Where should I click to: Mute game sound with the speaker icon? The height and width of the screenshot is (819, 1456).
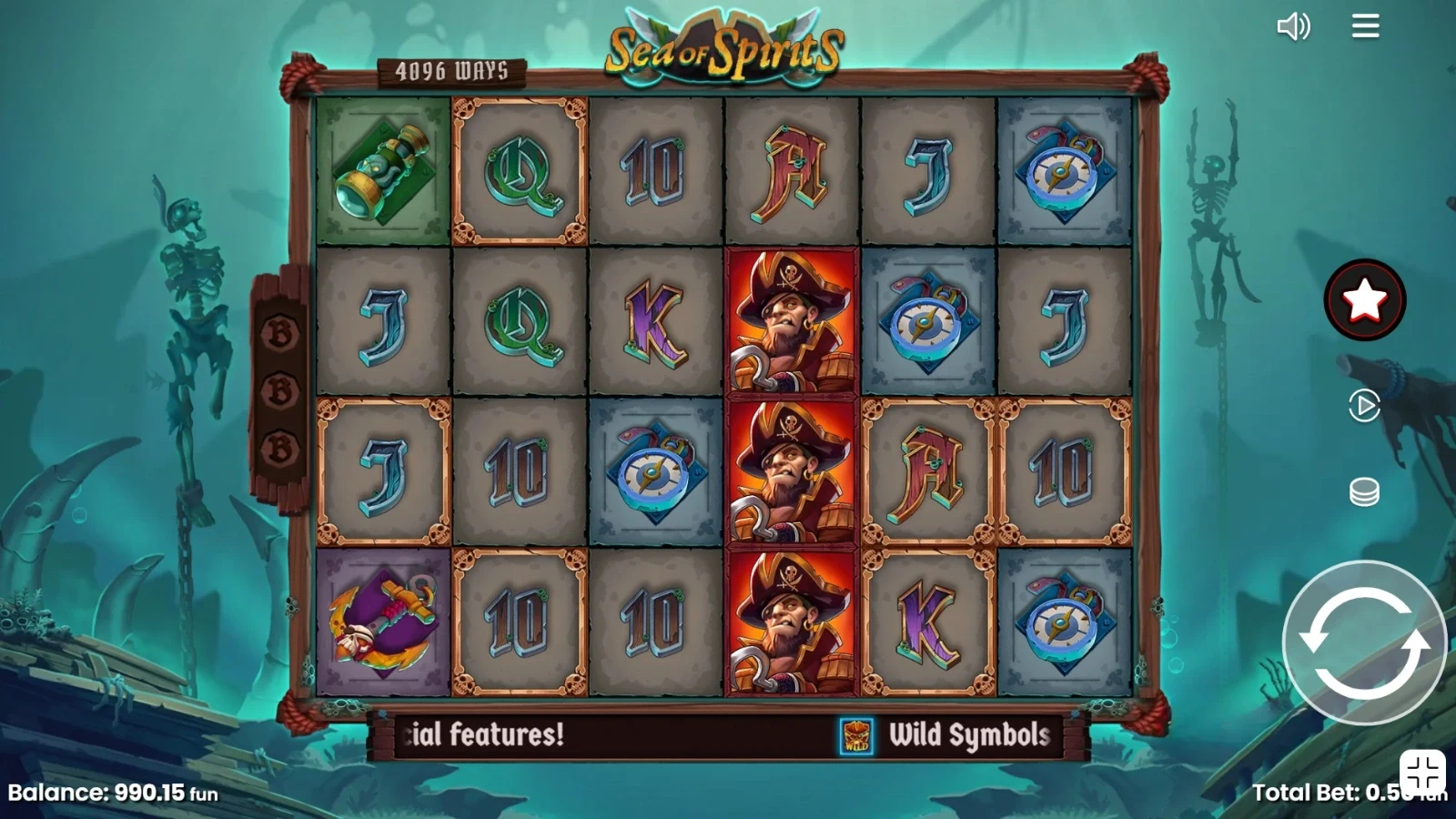(x=1293, y=26)
